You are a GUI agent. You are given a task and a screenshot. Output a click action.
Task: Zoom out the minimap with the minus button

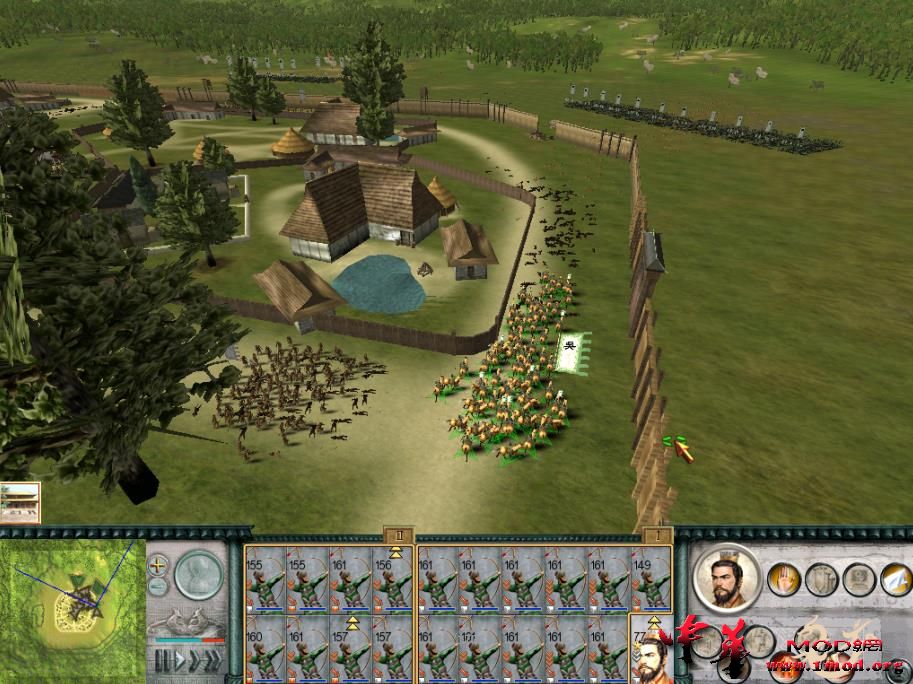(158, 585)
